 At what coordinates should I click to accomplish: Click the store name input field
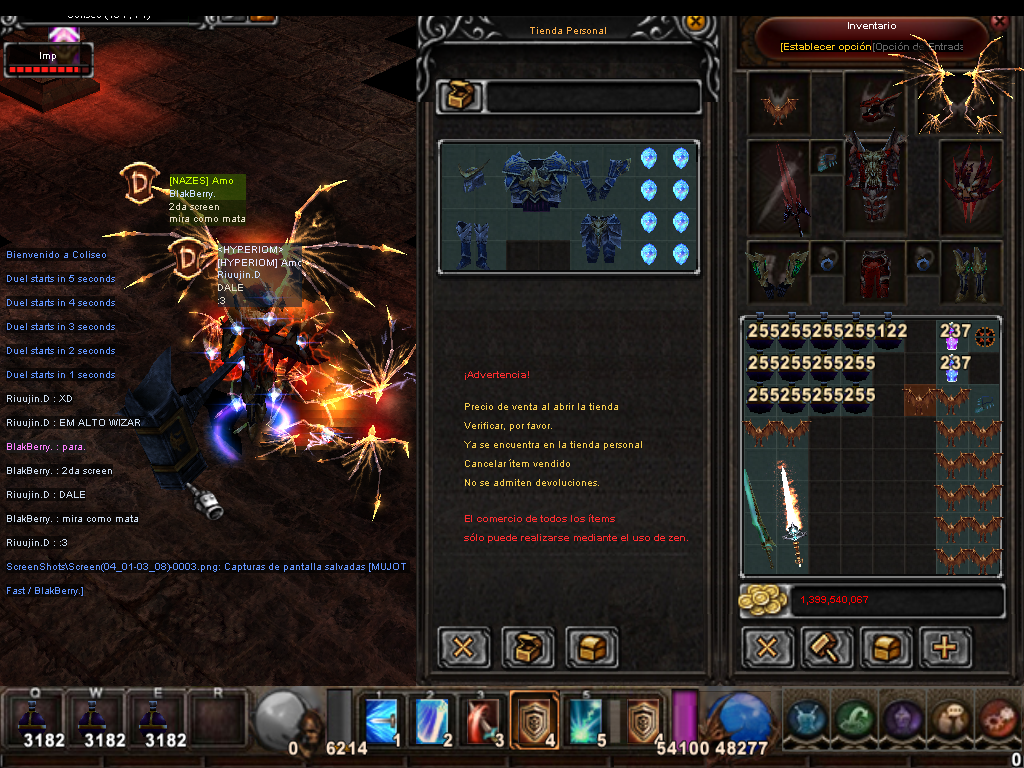pos(592,97)
